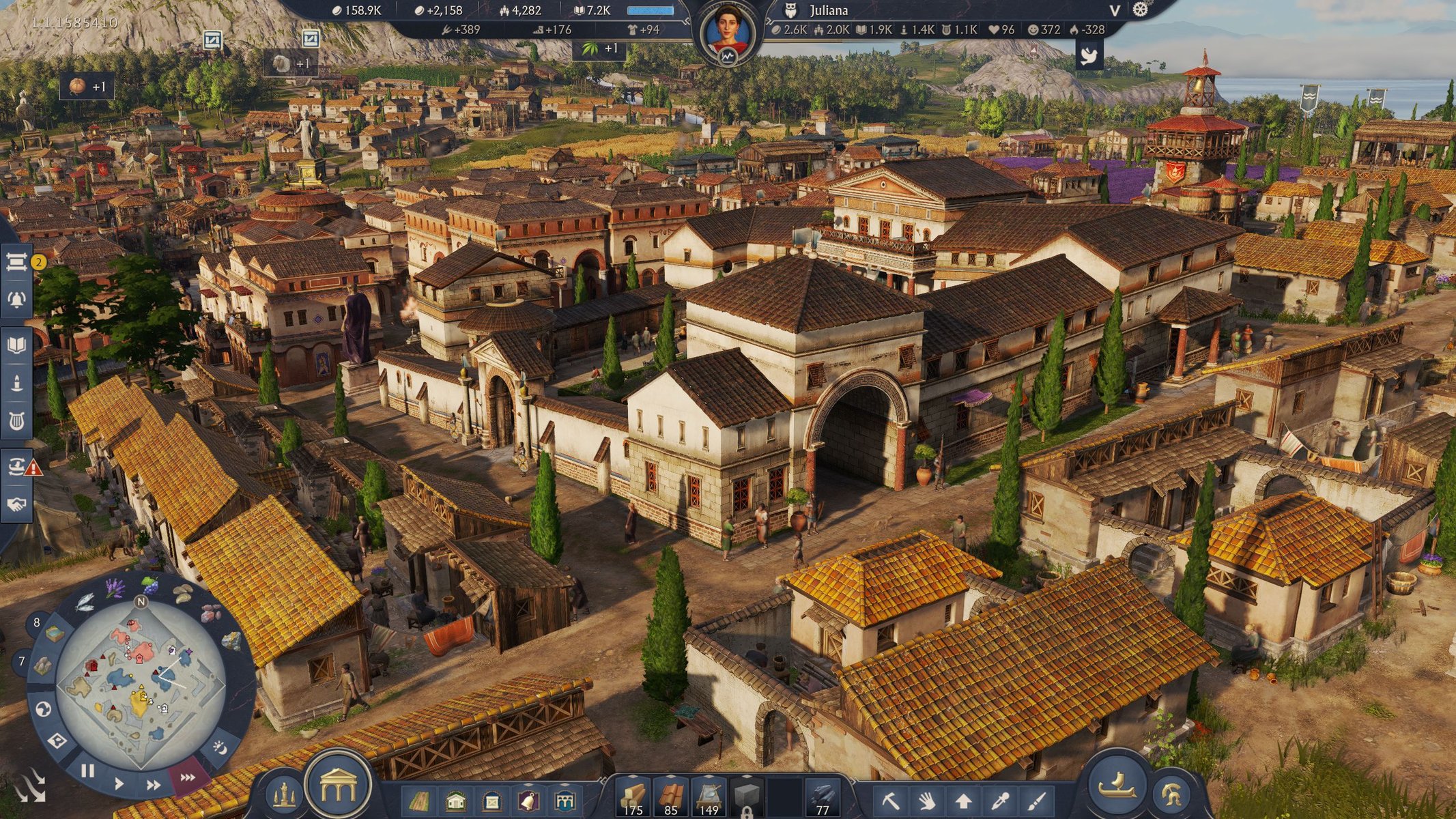Open the lyre culture menu
The height and width of the screenshot is (819, 1456).
click(16, 421)
